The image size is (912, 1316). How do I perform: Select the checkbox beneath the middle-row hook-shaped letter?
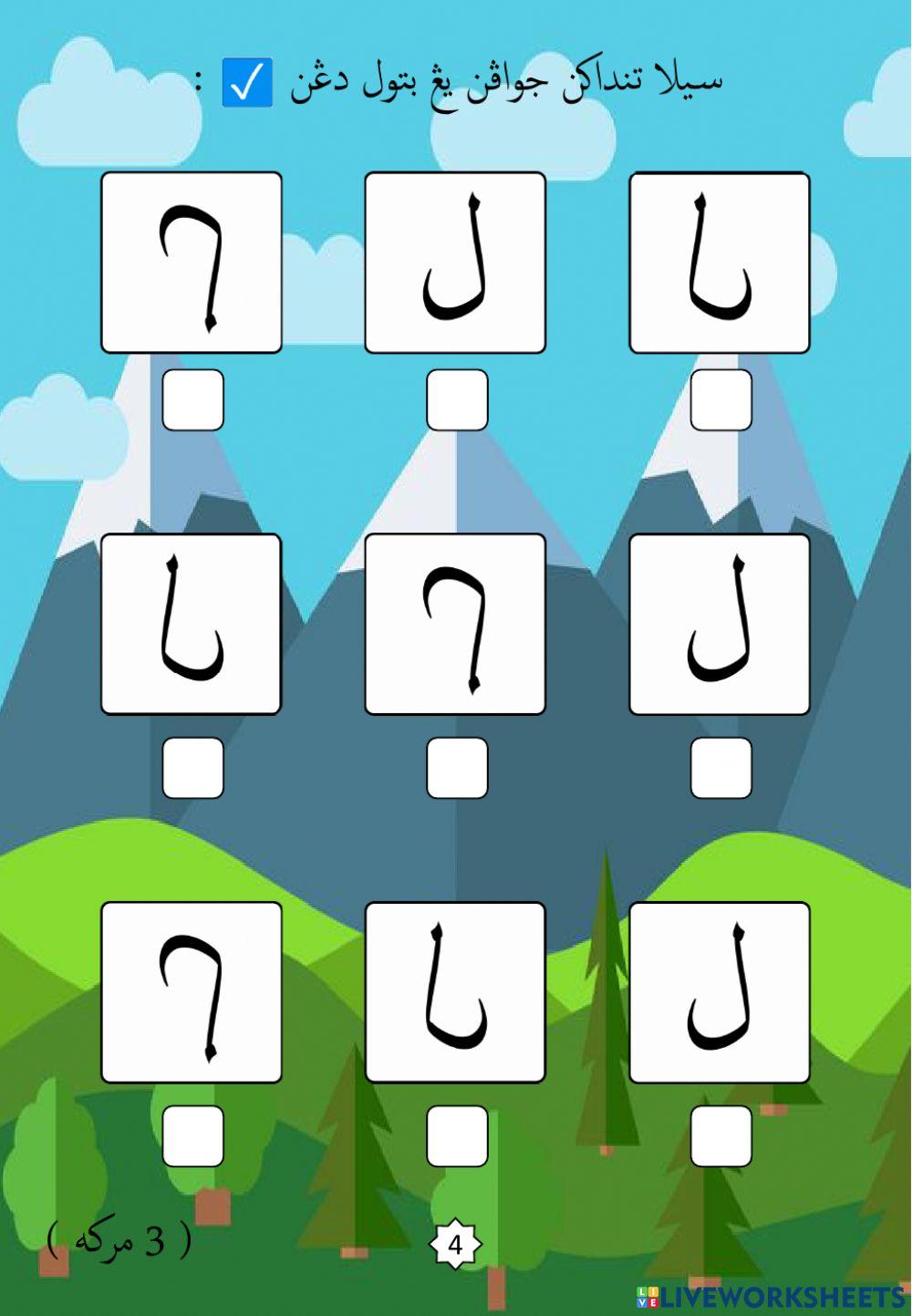[x=457, y=768]
